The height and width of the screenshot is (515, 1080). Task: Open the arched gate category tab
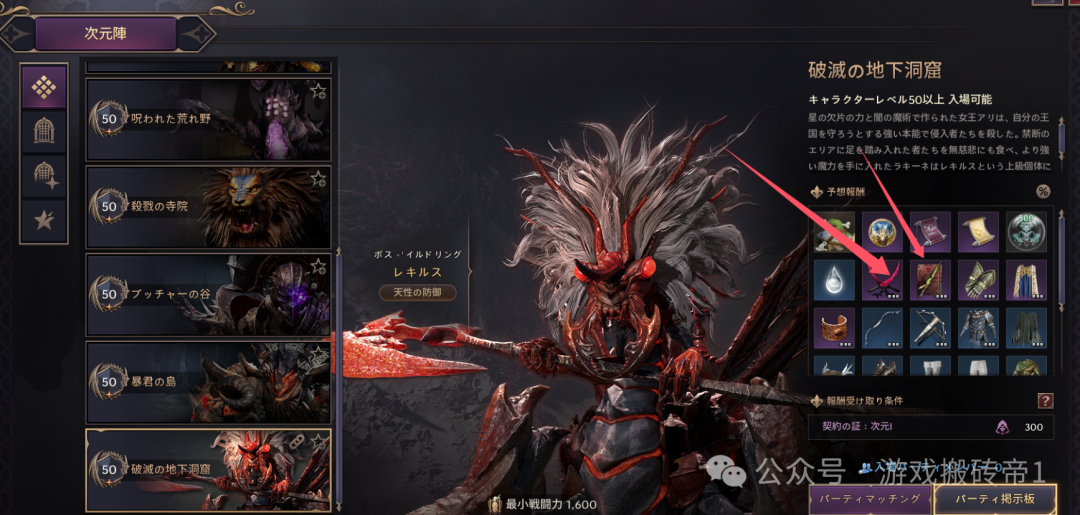point(44,130)
